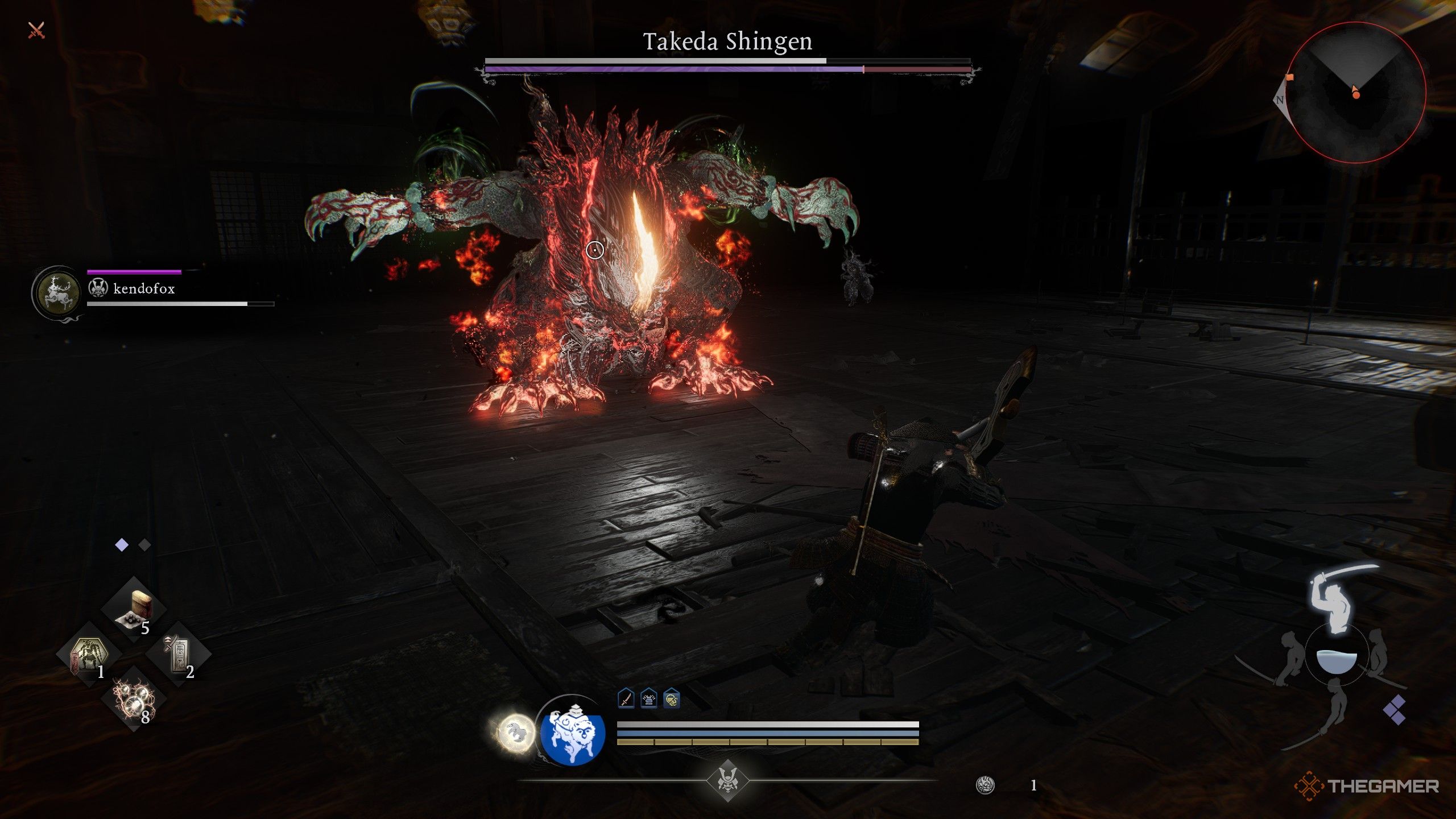Use the medicine pouch item slot

coord(134,609)
